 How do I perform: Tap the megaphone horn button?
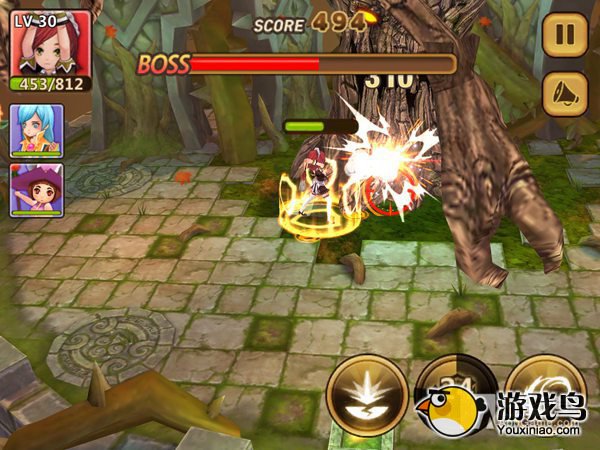pyautogui.click(x=564, y=94)
